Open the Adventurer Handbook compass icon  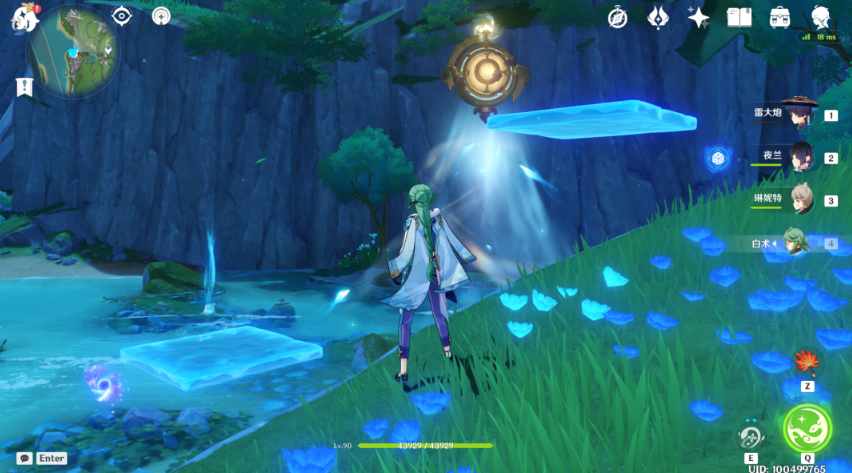click(x=618, y=17)
